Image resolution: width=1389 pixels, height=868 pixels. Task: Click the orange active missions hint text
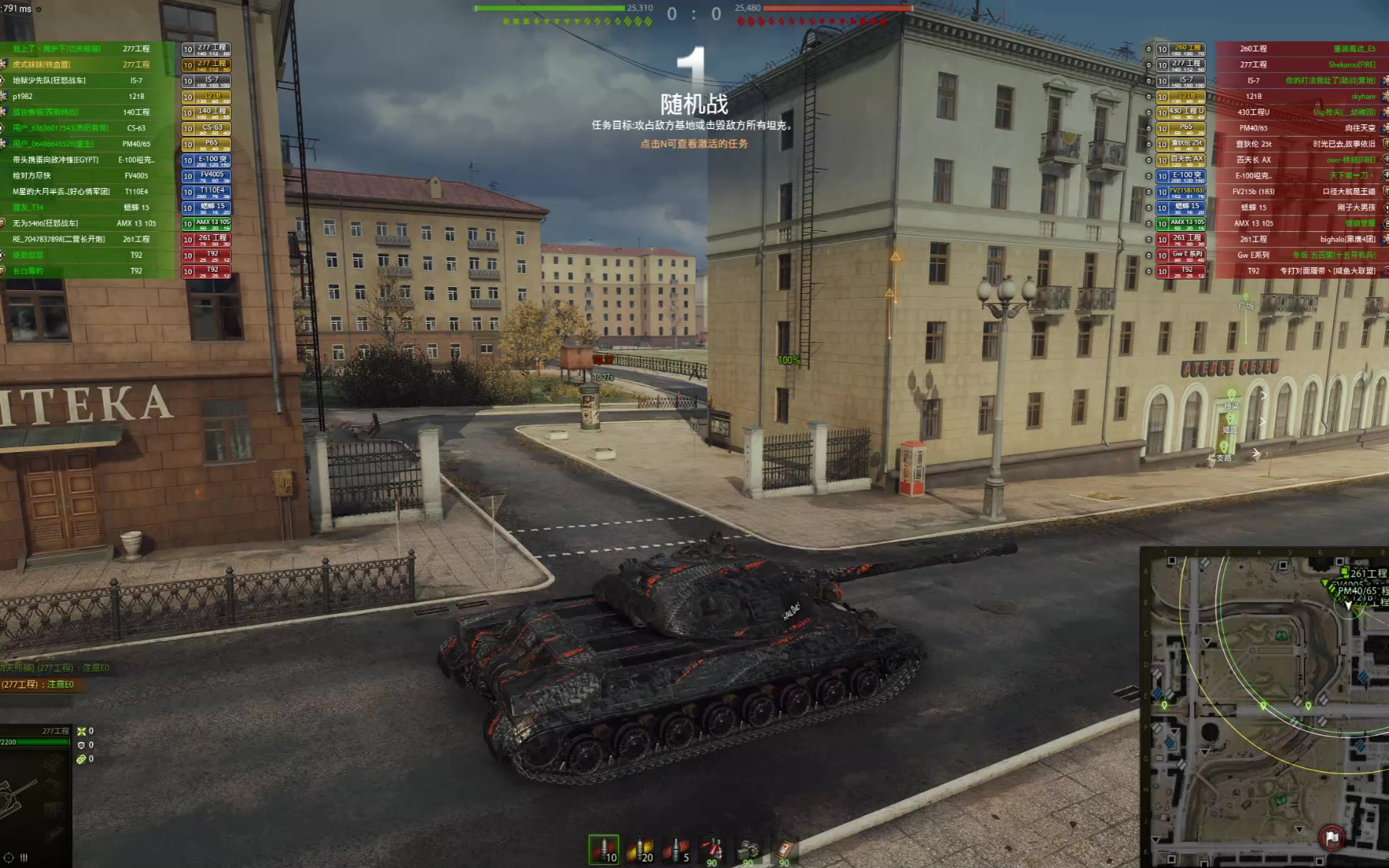pyautogui.click(x=694, y=144)
